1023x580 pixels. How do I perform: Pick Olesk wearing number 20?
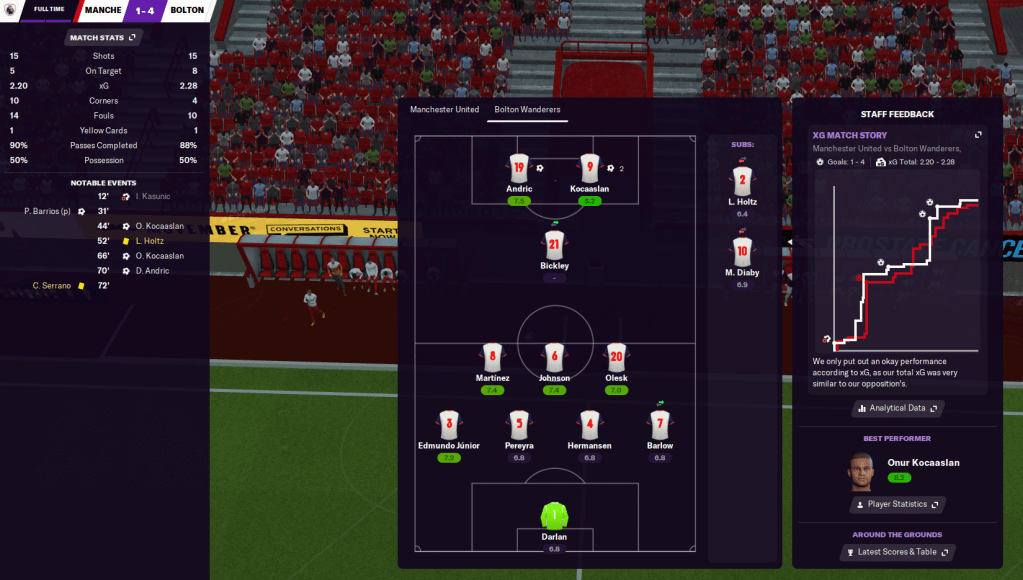tap(616, 358)
